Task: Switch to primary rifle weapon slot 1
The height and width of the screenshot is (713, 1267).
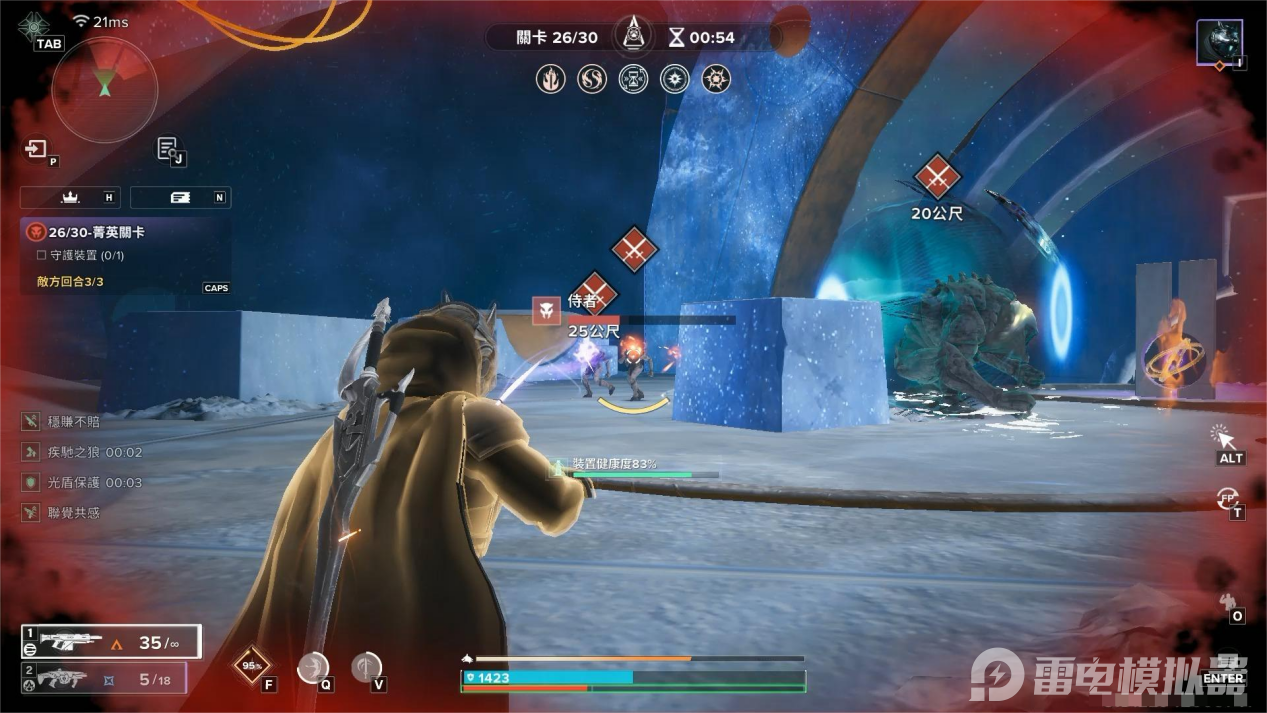Action: [x=110, y=642]
